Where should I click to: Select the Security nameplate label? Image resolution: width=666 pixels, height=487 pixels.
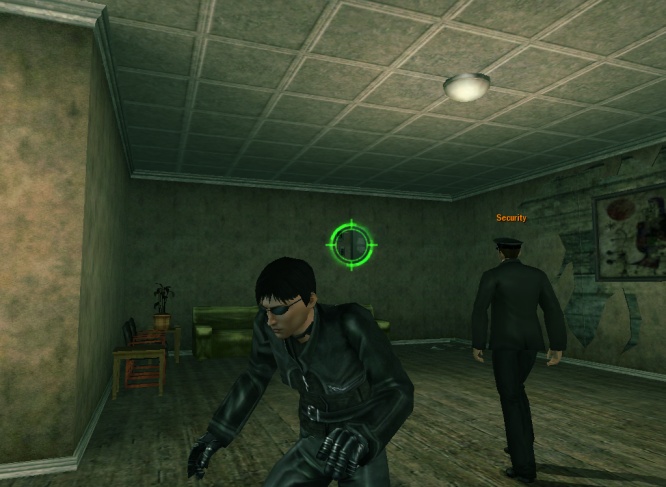pyautogui.click(x=511, y=218)
